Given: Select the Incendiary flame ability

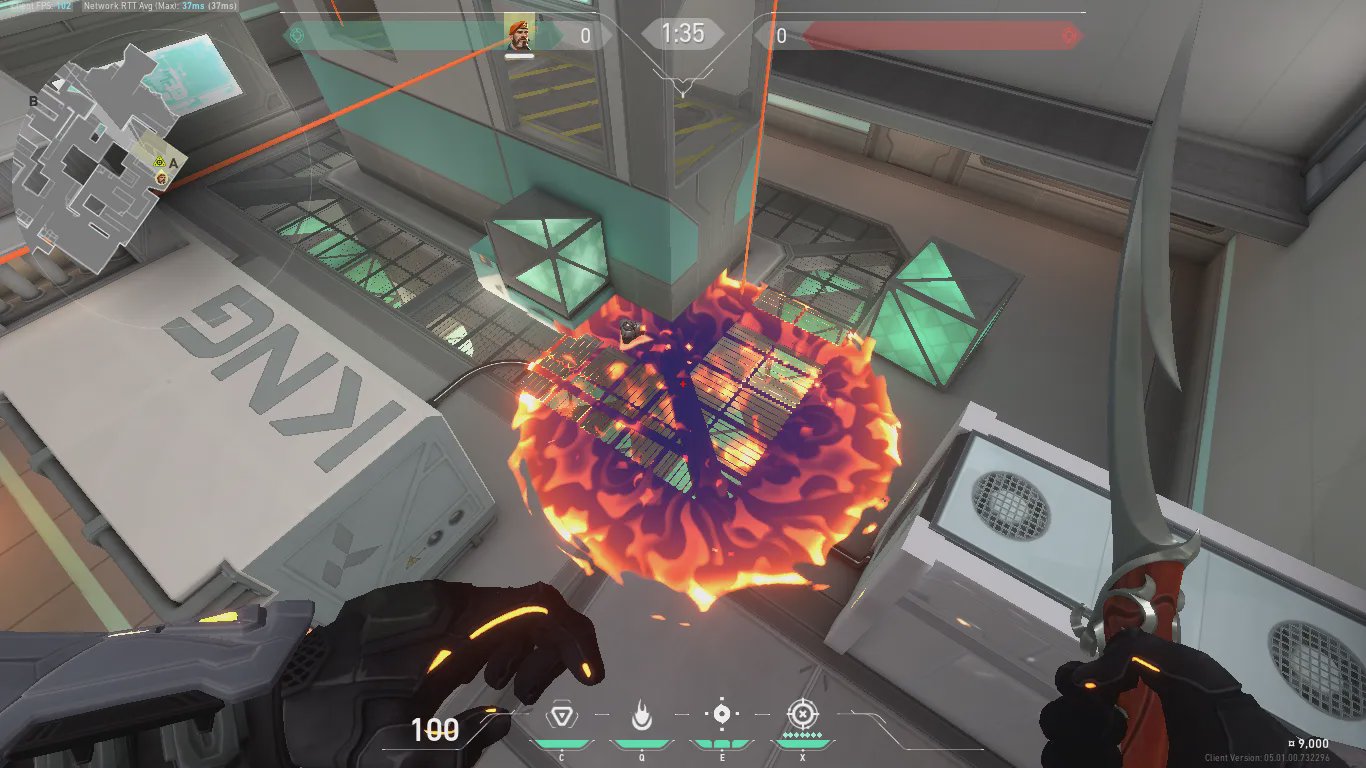Looking at the screenshot, I should pos(641,715).
